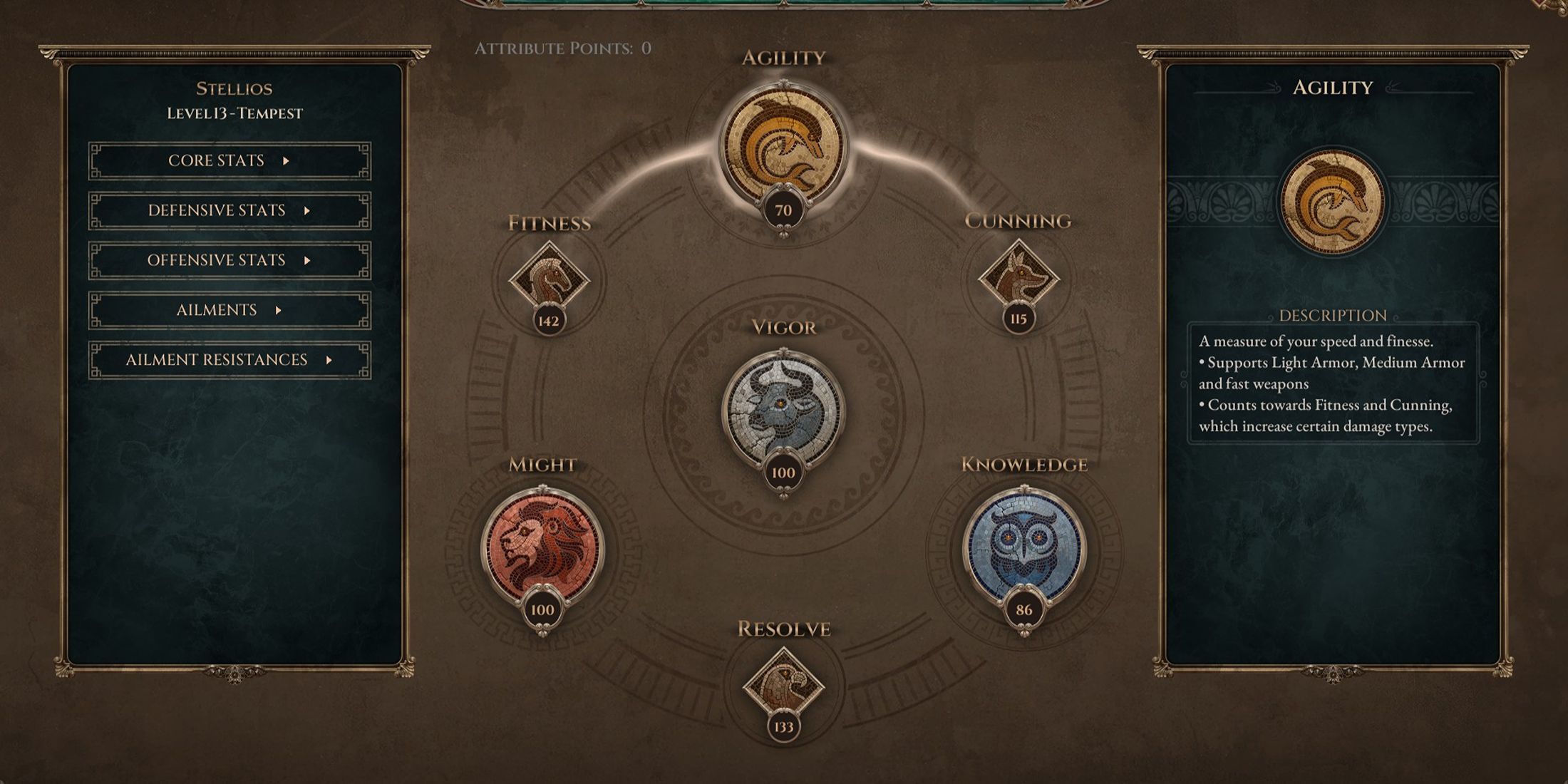This screenshot has height=784, width=1568.
Task: Open the Defensive Stats list
Action: 228,210
